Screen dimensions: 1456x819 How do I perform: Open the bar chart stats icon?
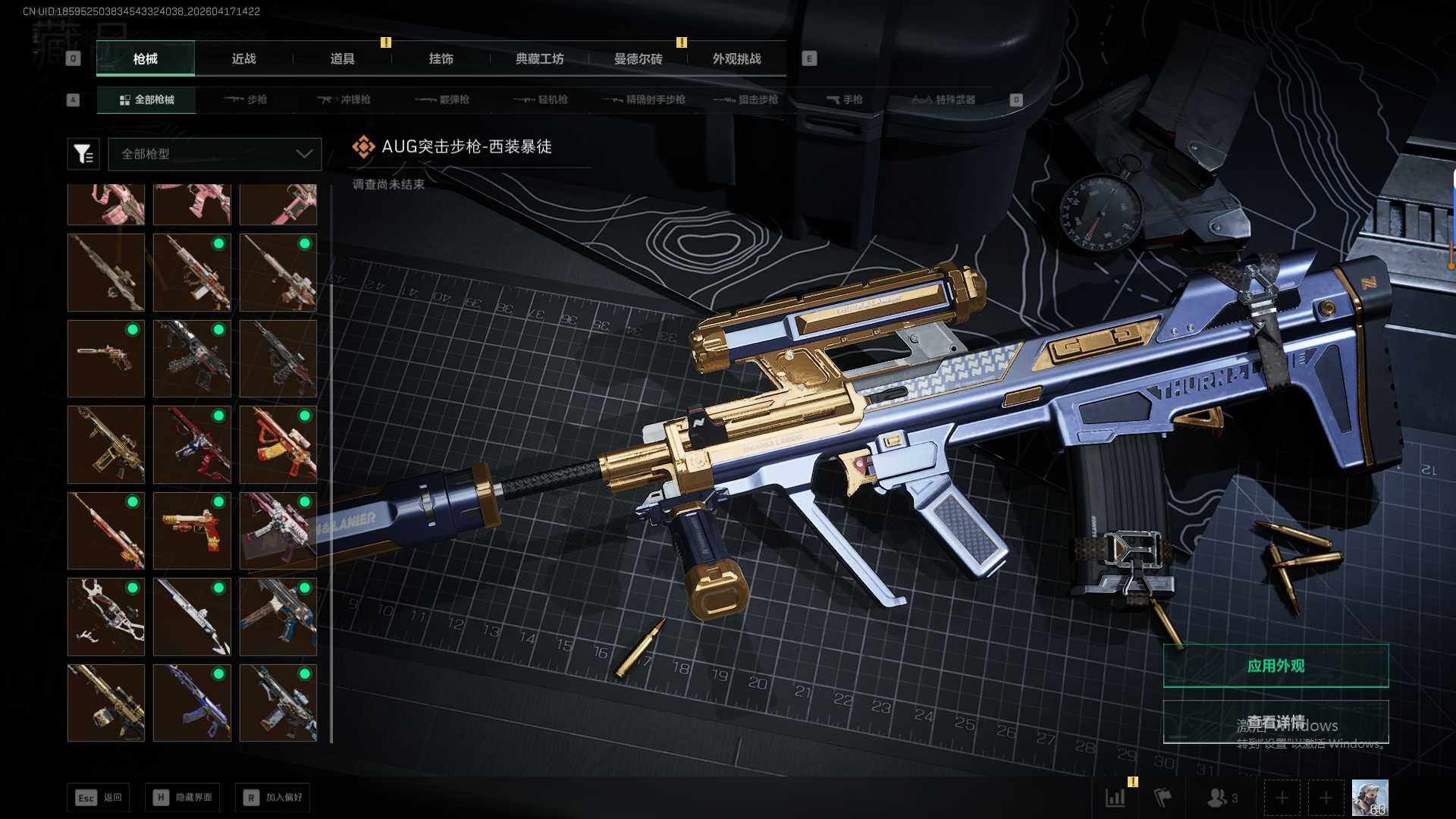click(x=1116, y=798)
